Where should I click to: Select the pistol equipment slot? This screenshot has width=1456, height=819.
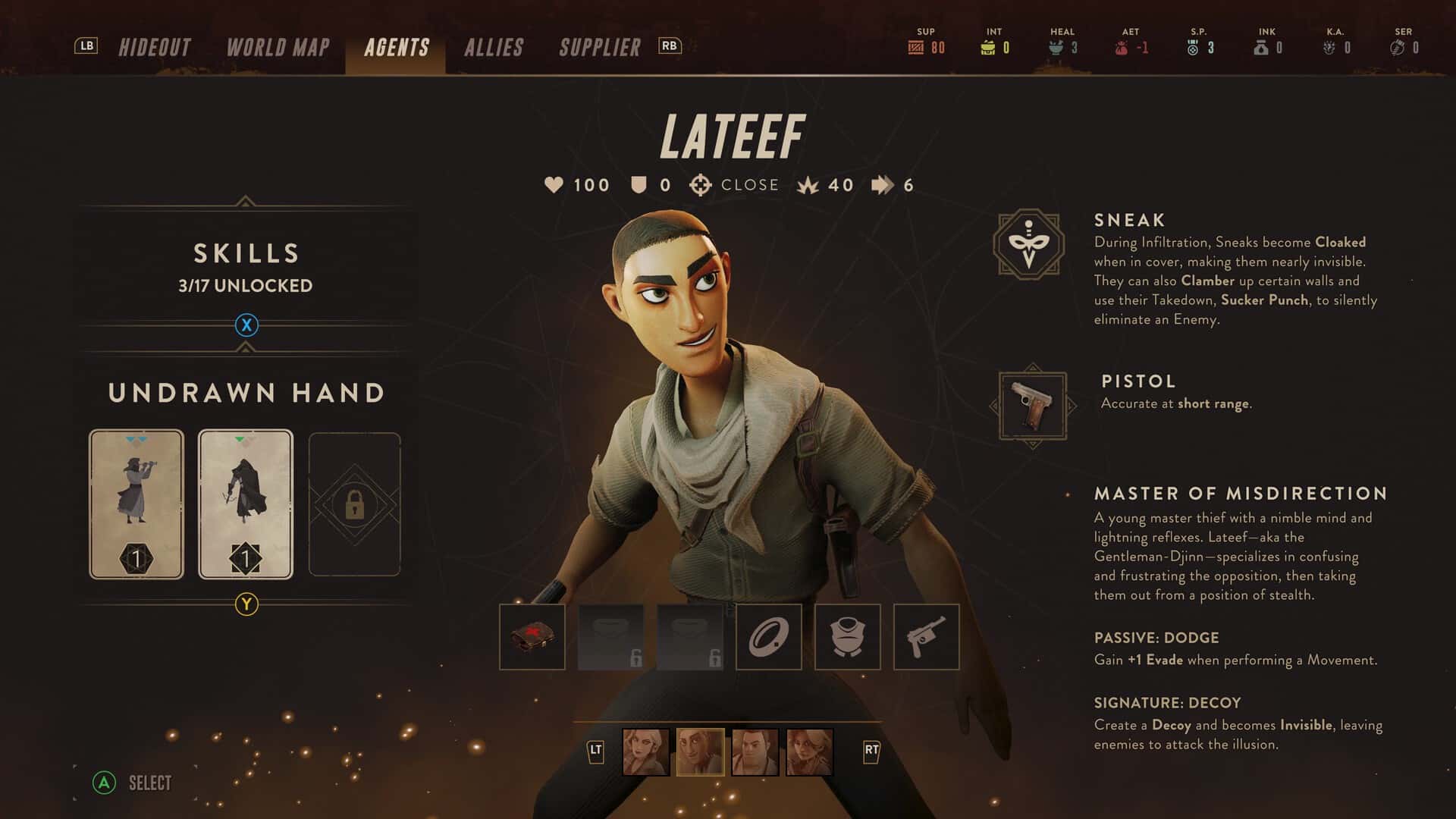927,637
